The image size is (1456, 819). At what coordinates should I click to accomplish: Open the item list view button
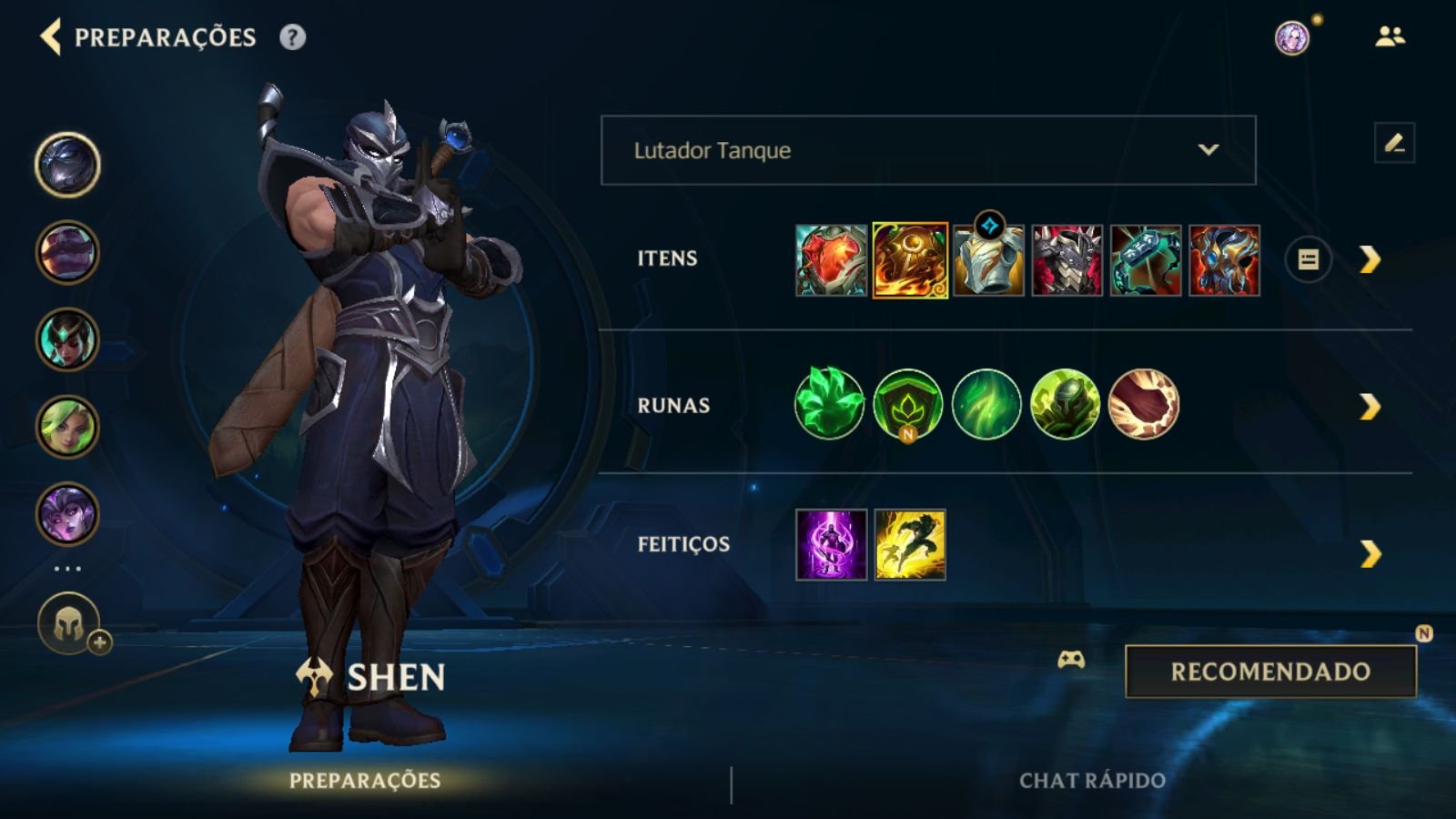[x=1308, y=260]
